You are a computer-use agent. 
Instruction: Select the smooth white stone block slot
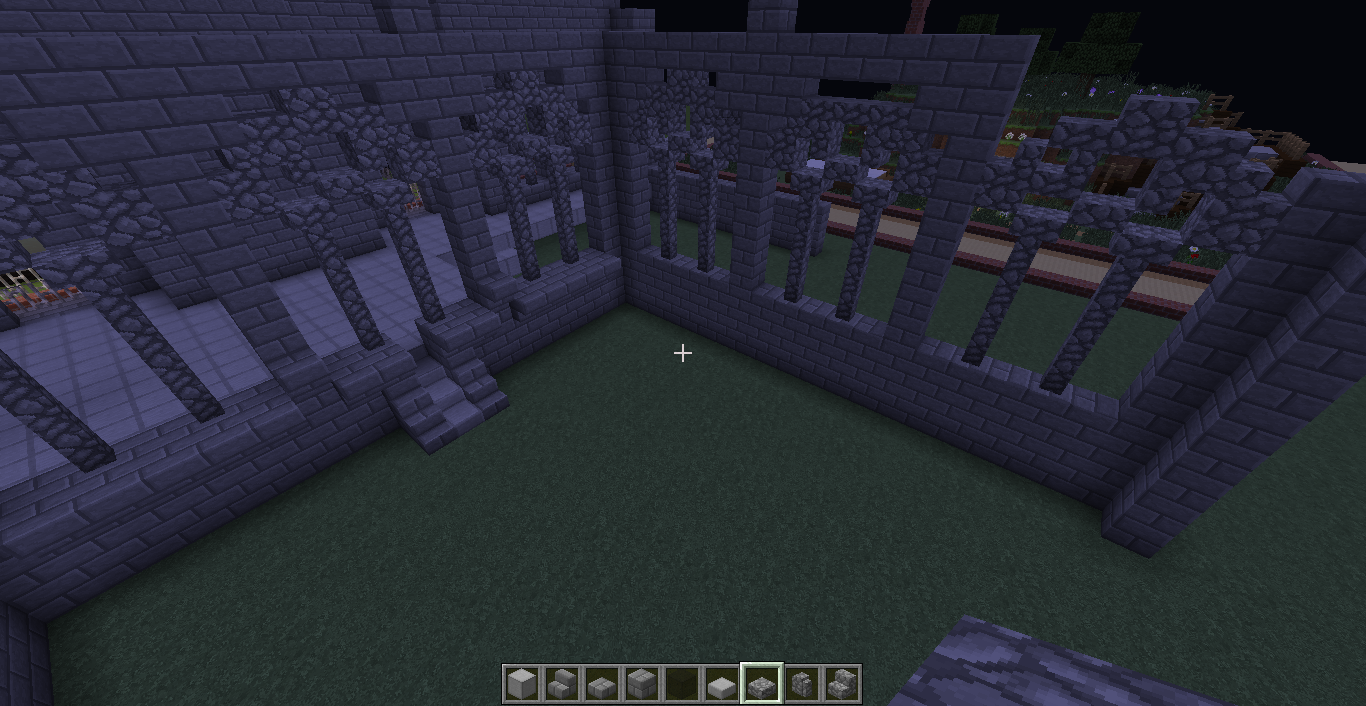point(521,684)
